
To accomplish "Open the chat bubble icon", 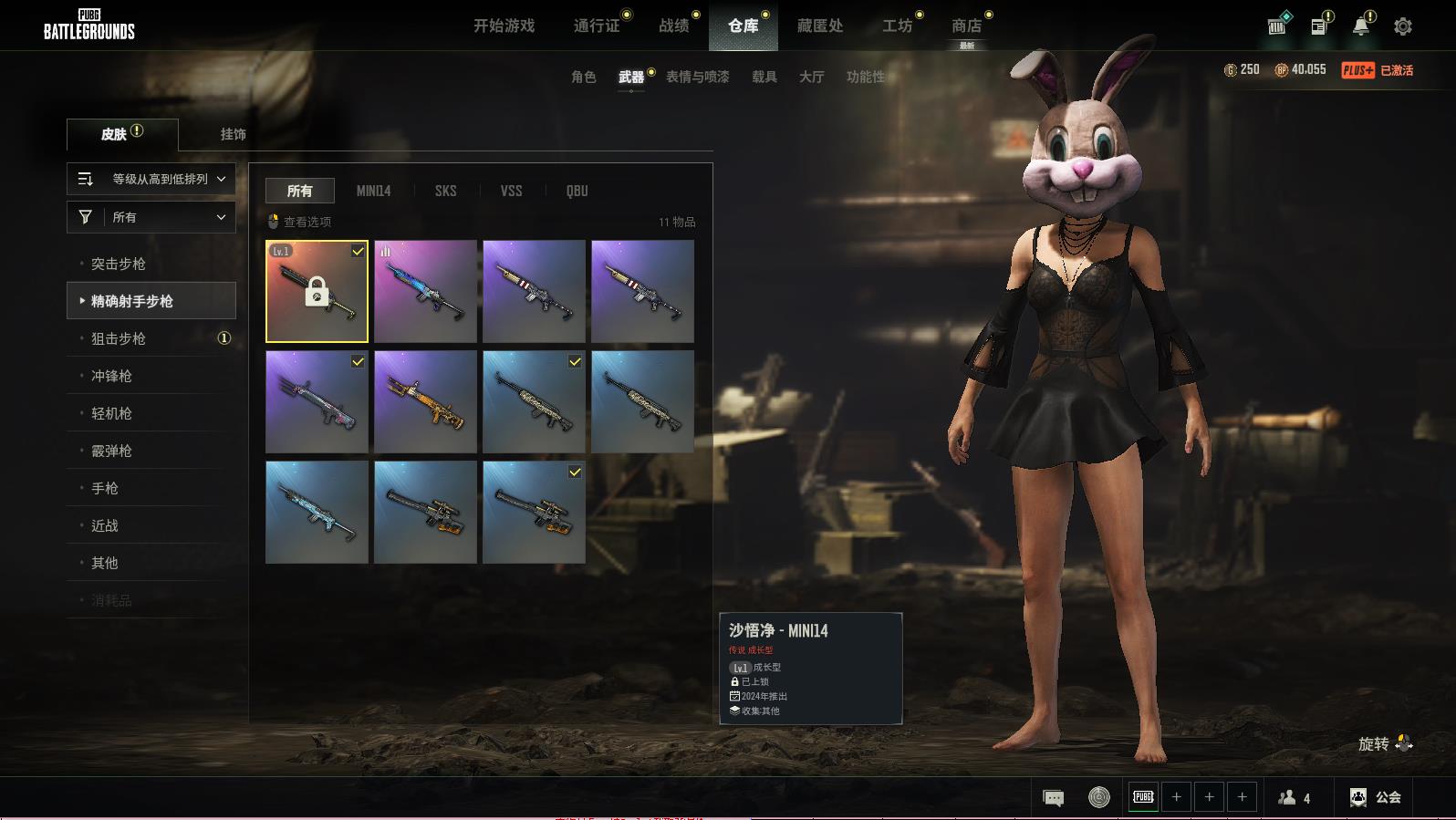I will pos(1053,798).
